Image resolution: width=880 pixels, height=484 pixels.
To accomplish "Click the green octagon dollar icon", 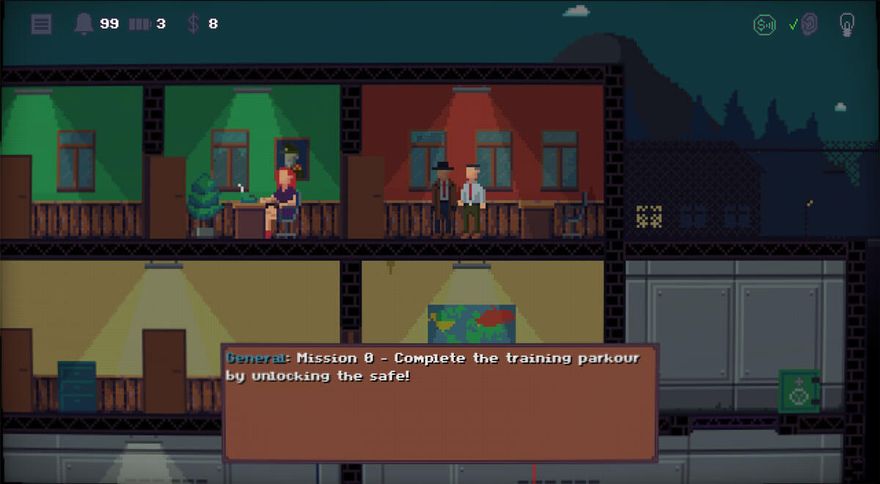I will [764, 25].
